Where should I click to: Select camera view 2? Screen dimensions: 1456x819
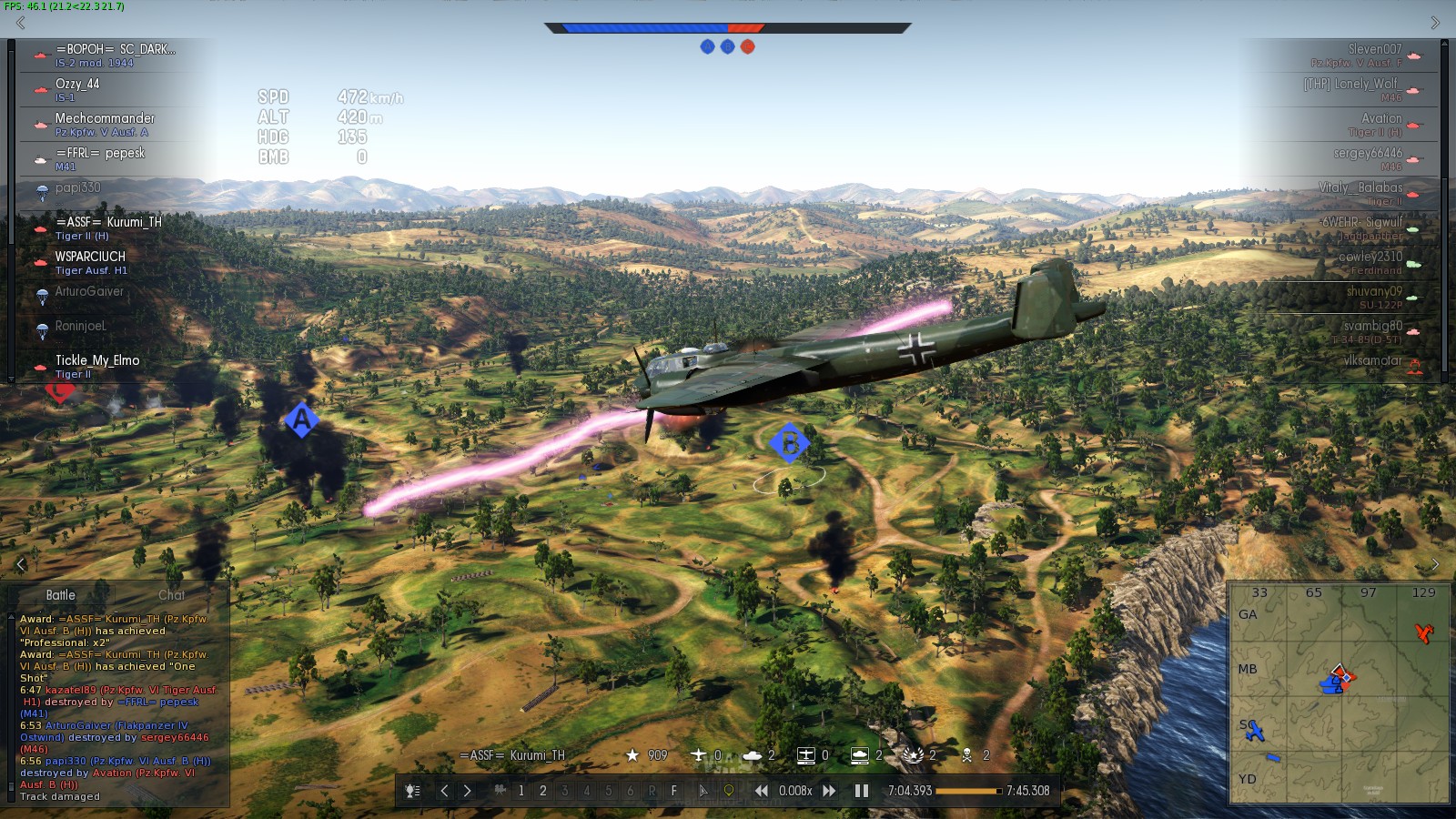click(x=543, y=791)
